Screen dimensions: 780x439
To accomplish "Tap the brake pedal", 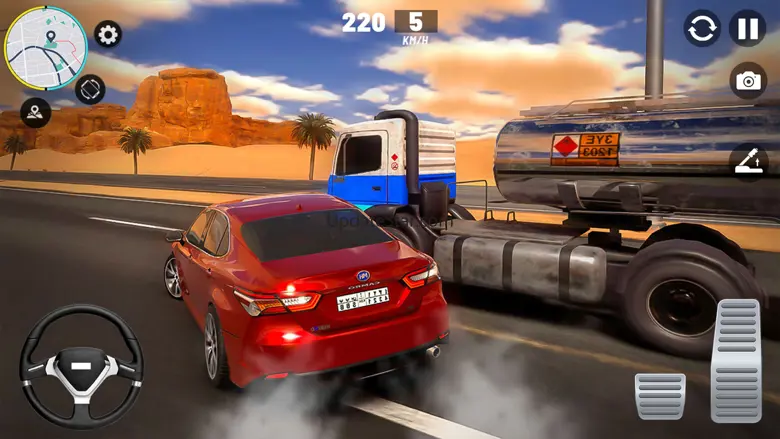I will click(x=660, y=396).
